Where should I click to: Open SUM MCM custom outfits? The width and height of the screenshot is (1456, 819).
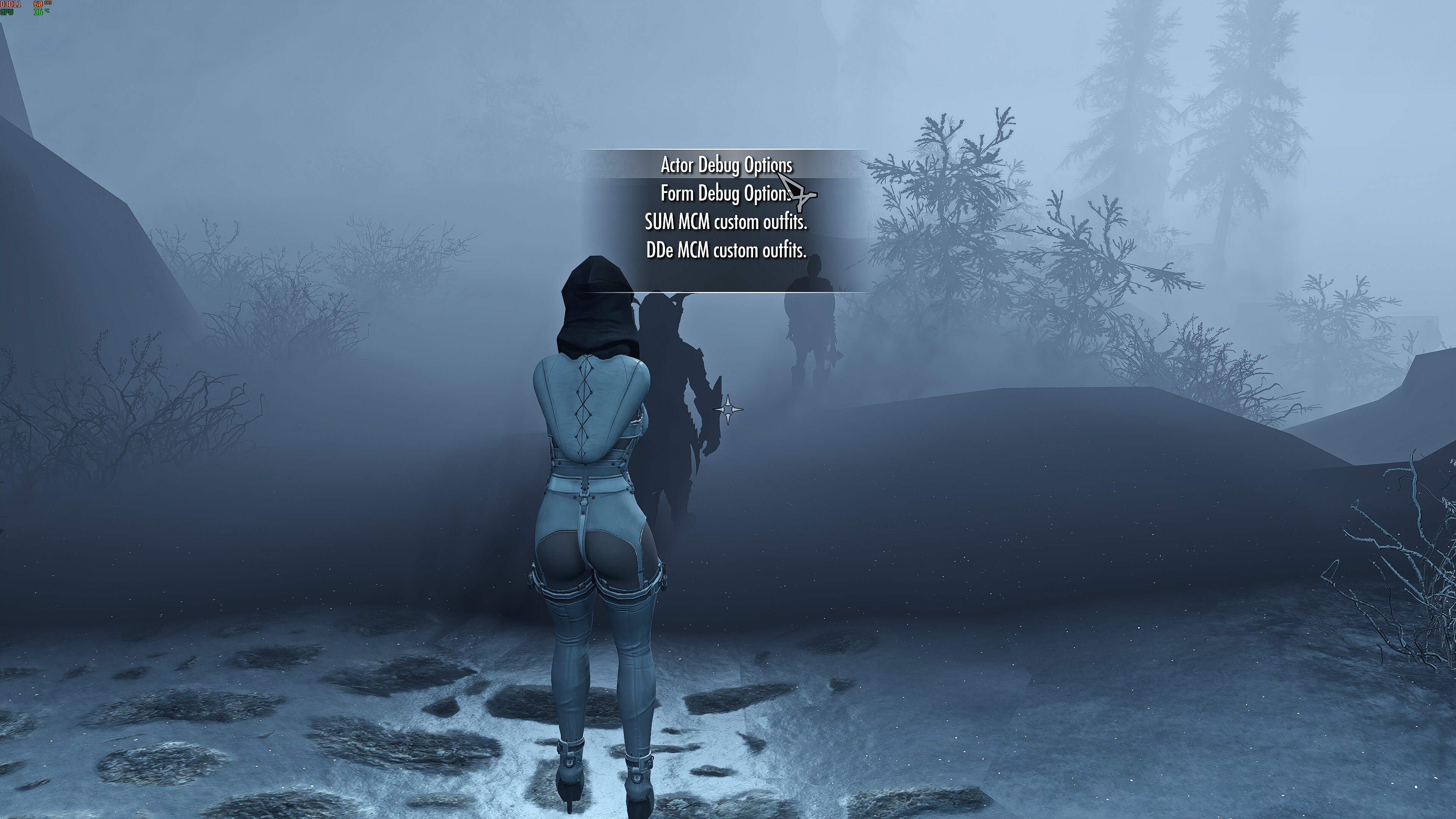click(726, 221)
